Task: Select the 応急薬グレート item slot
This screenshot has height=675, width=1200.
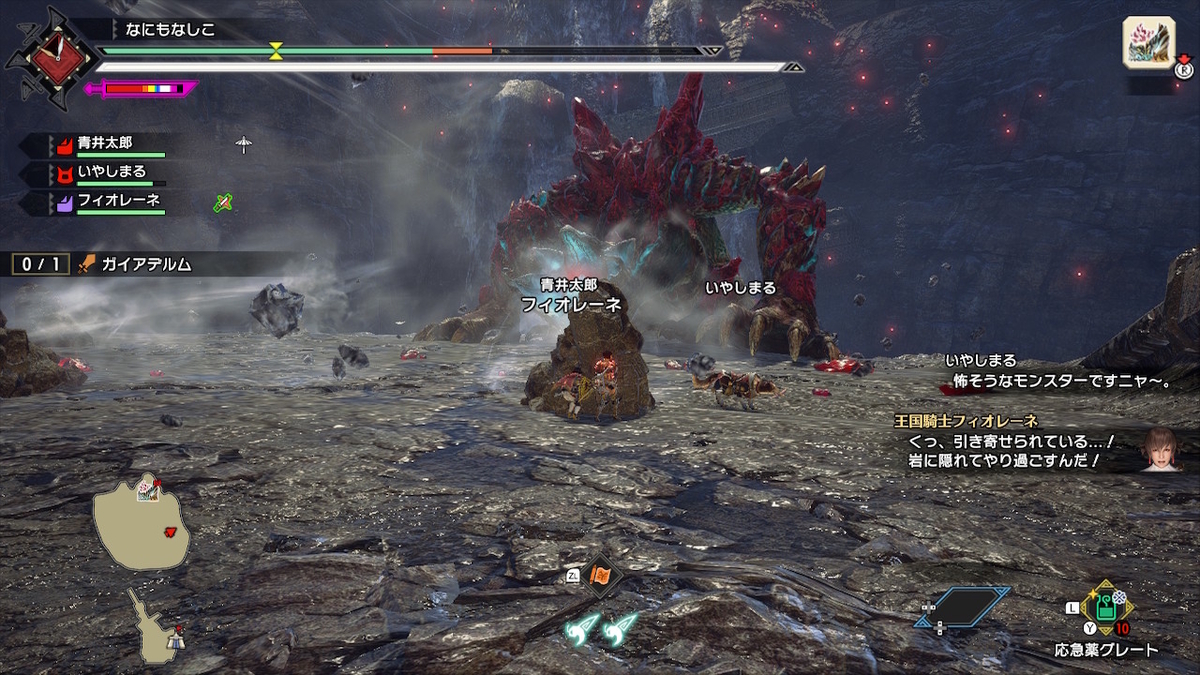Action: click(x=1106, y=607)
